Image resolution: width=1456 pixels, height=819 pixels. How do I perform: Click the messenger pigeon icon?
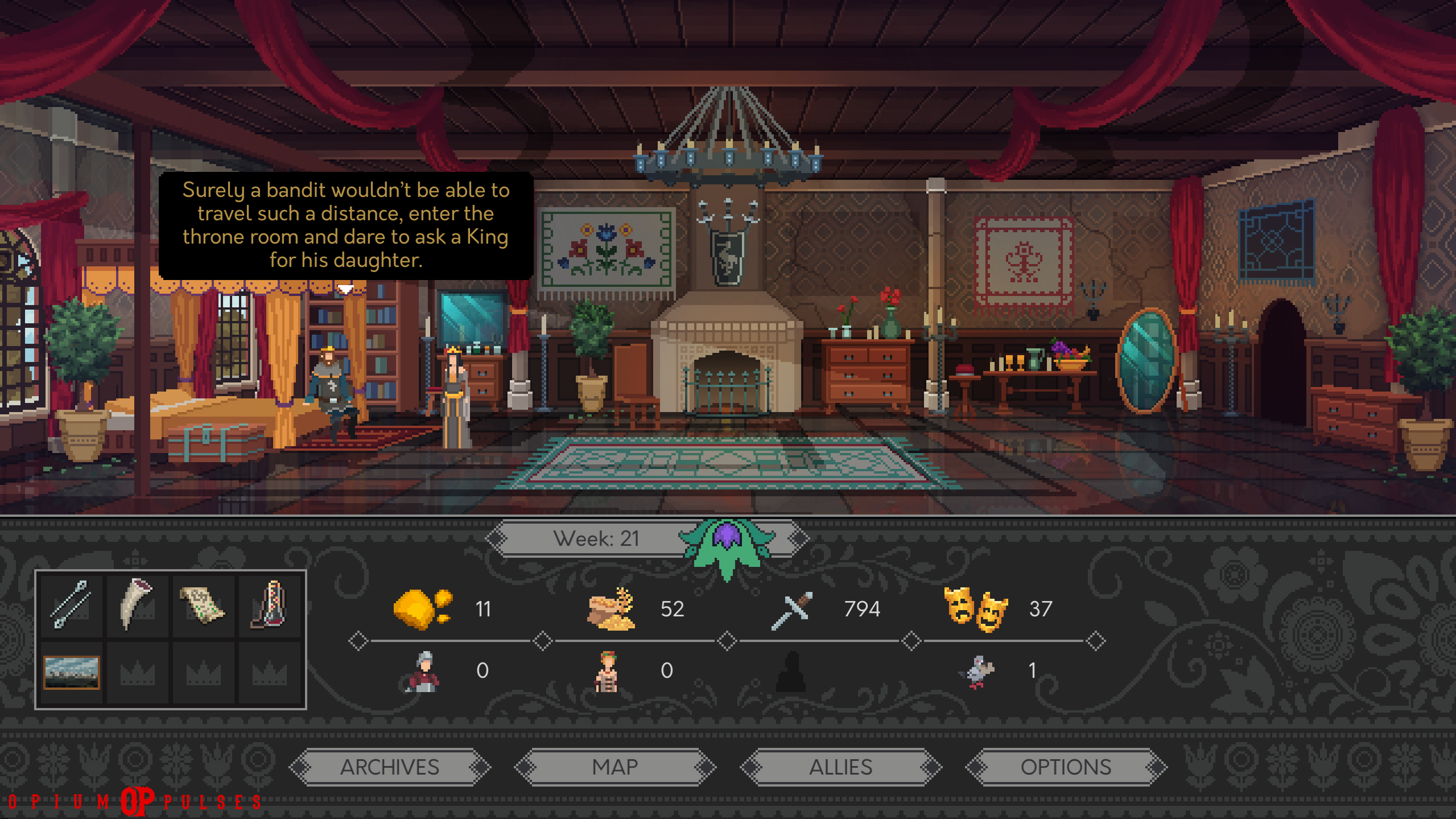point(977,672)
